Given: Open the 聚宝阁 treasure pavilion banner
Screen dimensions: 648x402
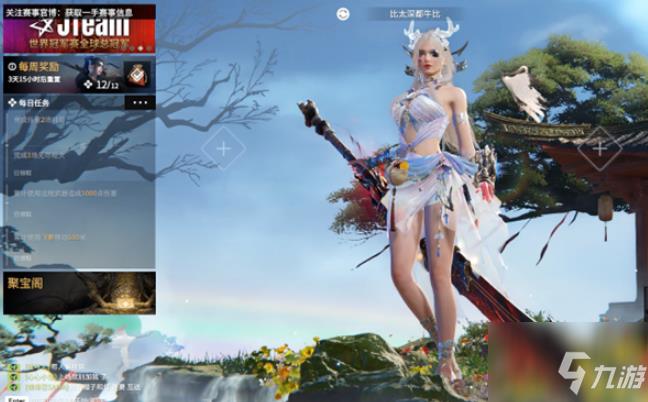Looking at the screenshot, I should [x=78, y=293].
